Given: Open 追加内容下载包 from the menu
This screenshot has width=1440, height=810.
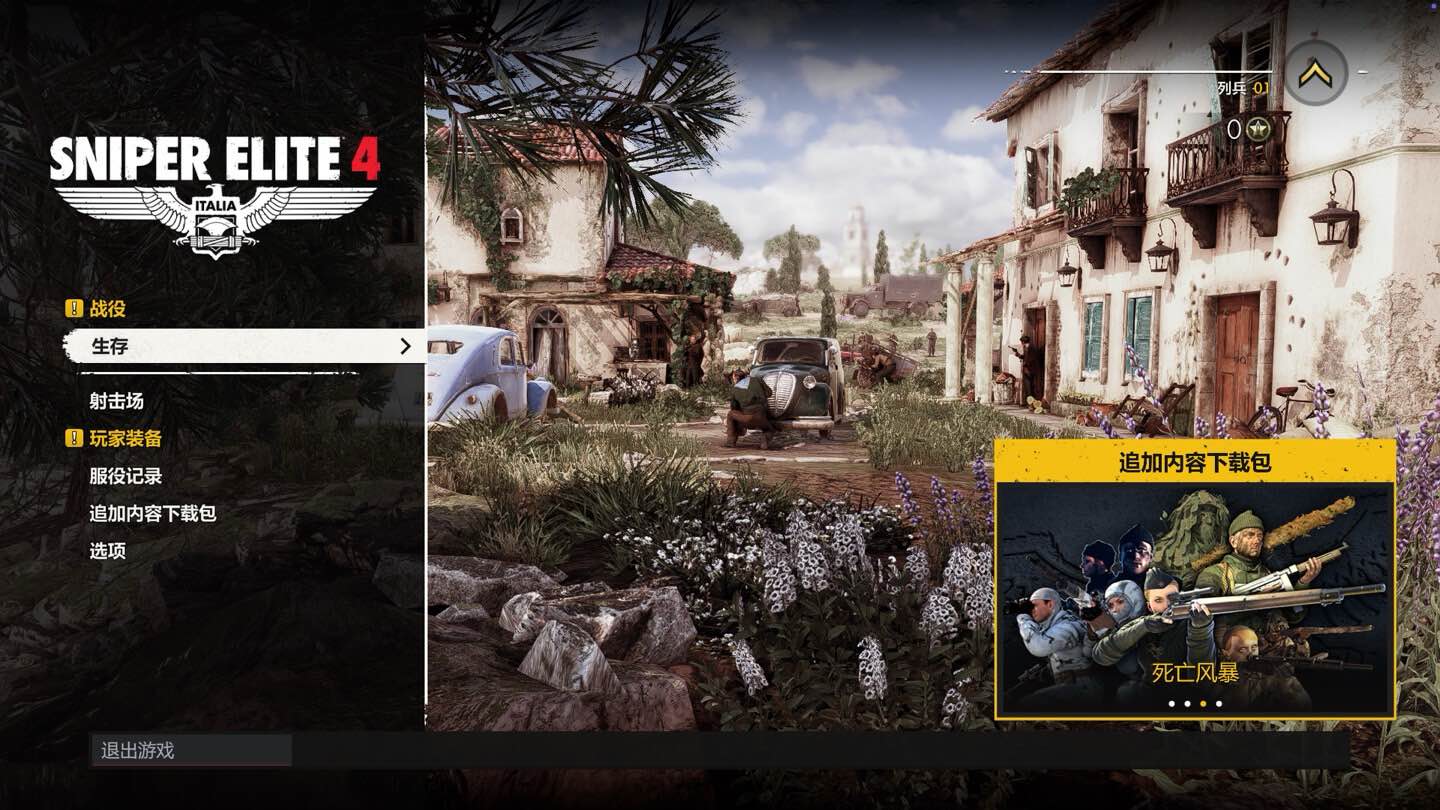Looking at the screenshot, I should [152, 513].
